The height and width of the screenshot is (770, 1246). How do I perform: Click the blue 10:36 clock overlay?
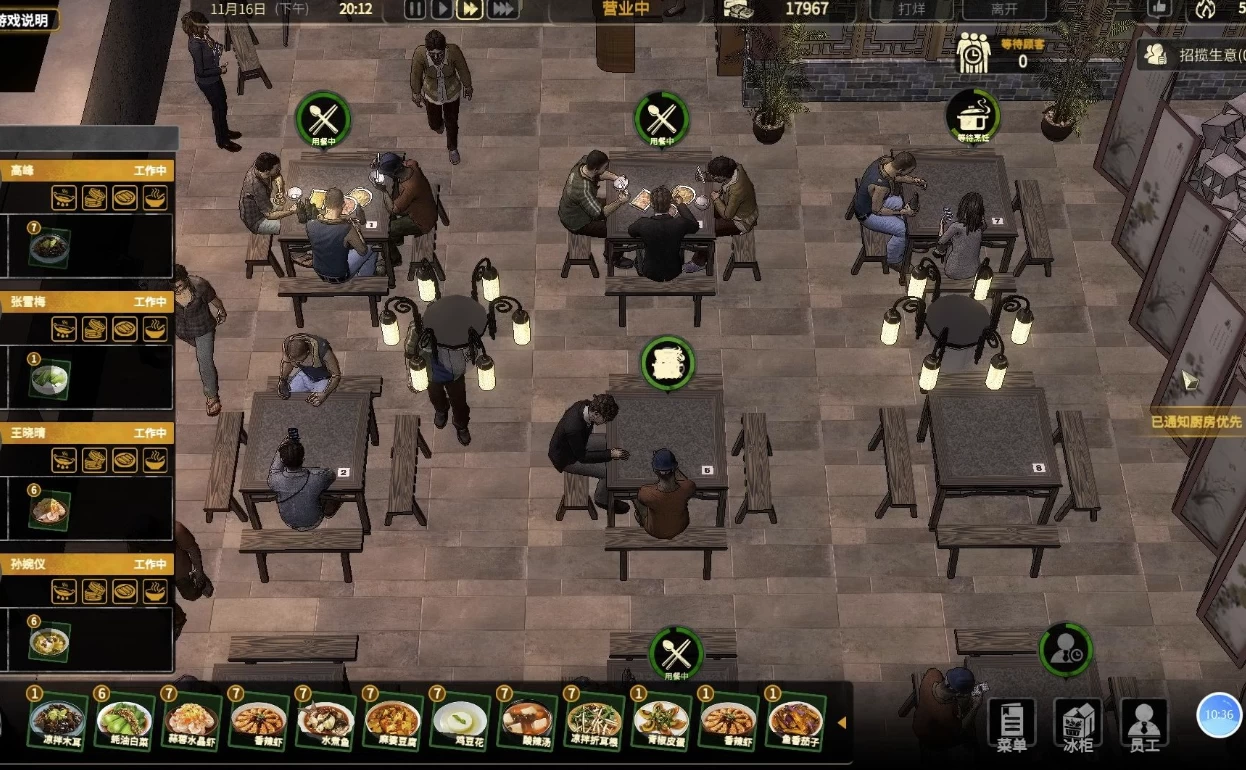[x=1219, y=715]
